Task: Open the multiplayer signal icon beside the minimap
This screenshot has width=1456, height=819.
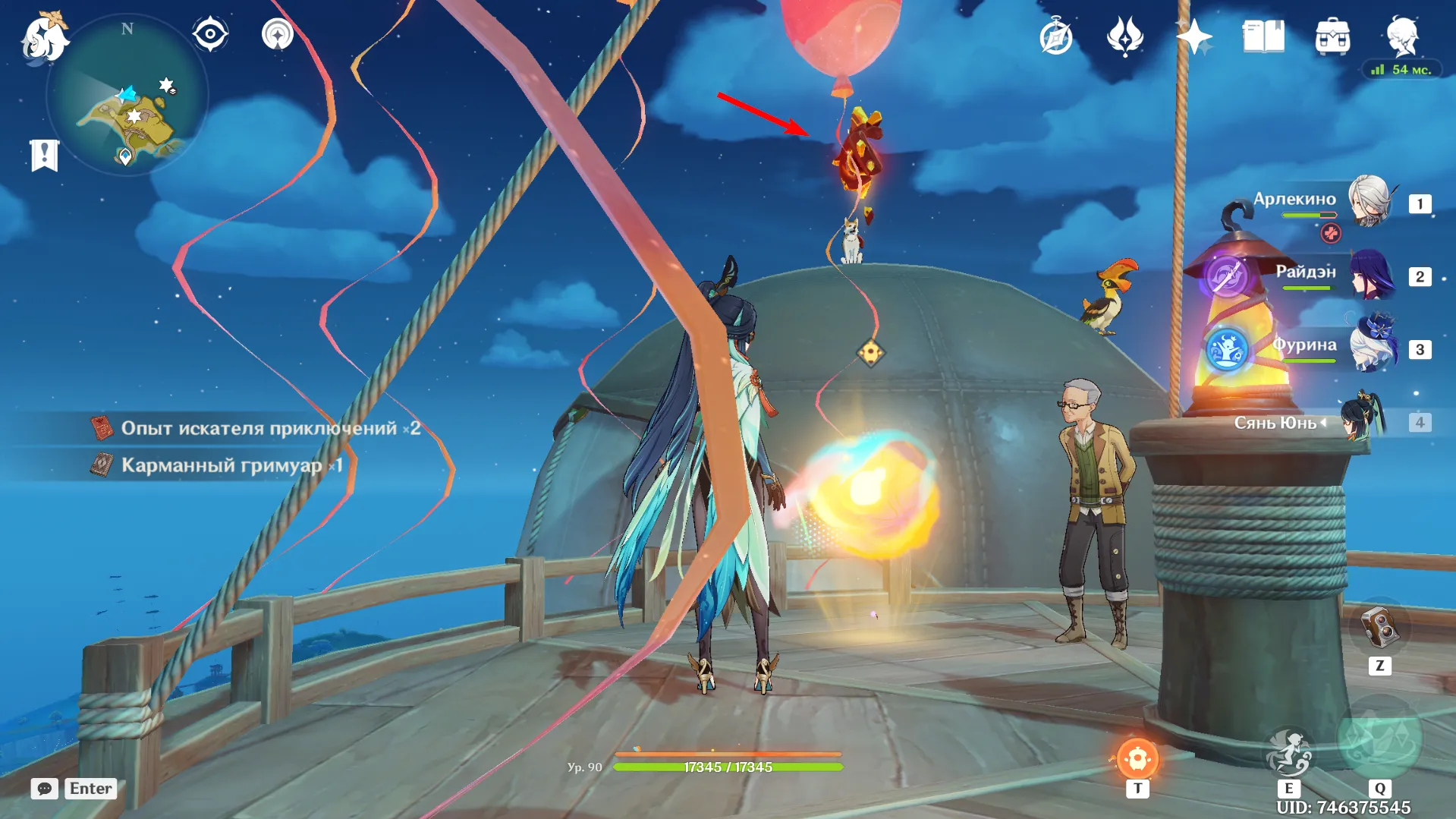Action: pos(278,34)
